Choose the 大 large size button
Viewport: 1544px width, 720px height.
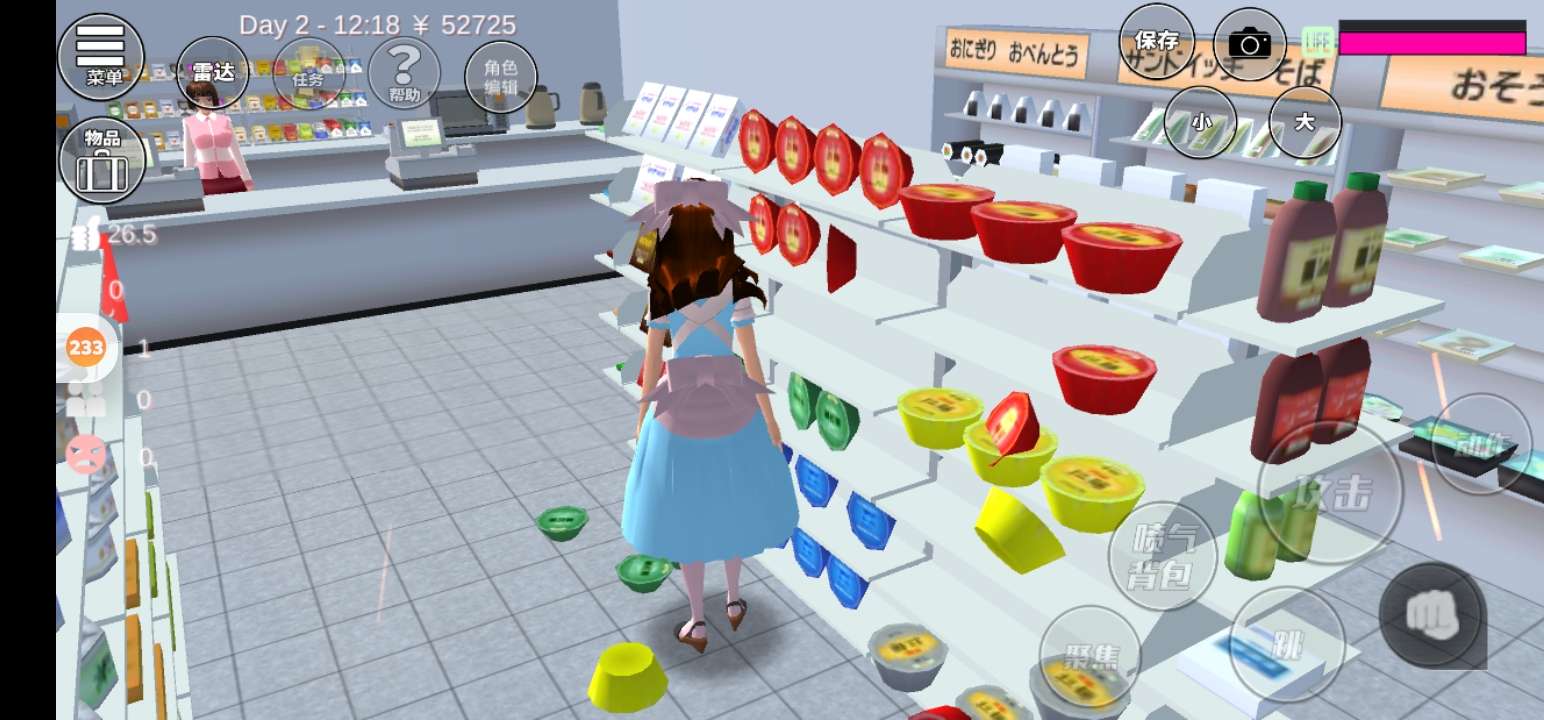1304,122
